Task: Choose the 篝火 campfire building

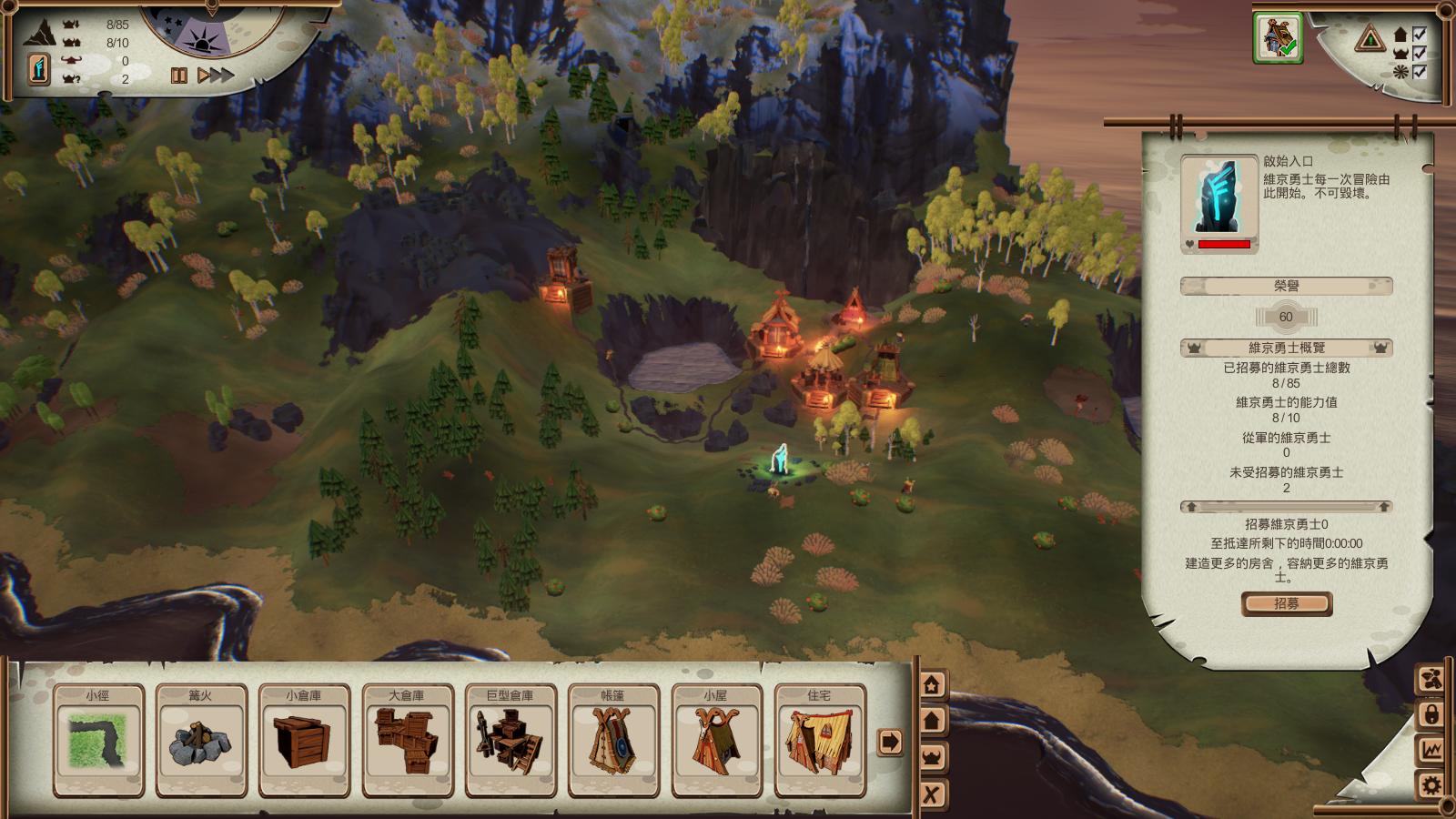Action: pyautogui.click(x=200, y=740)
